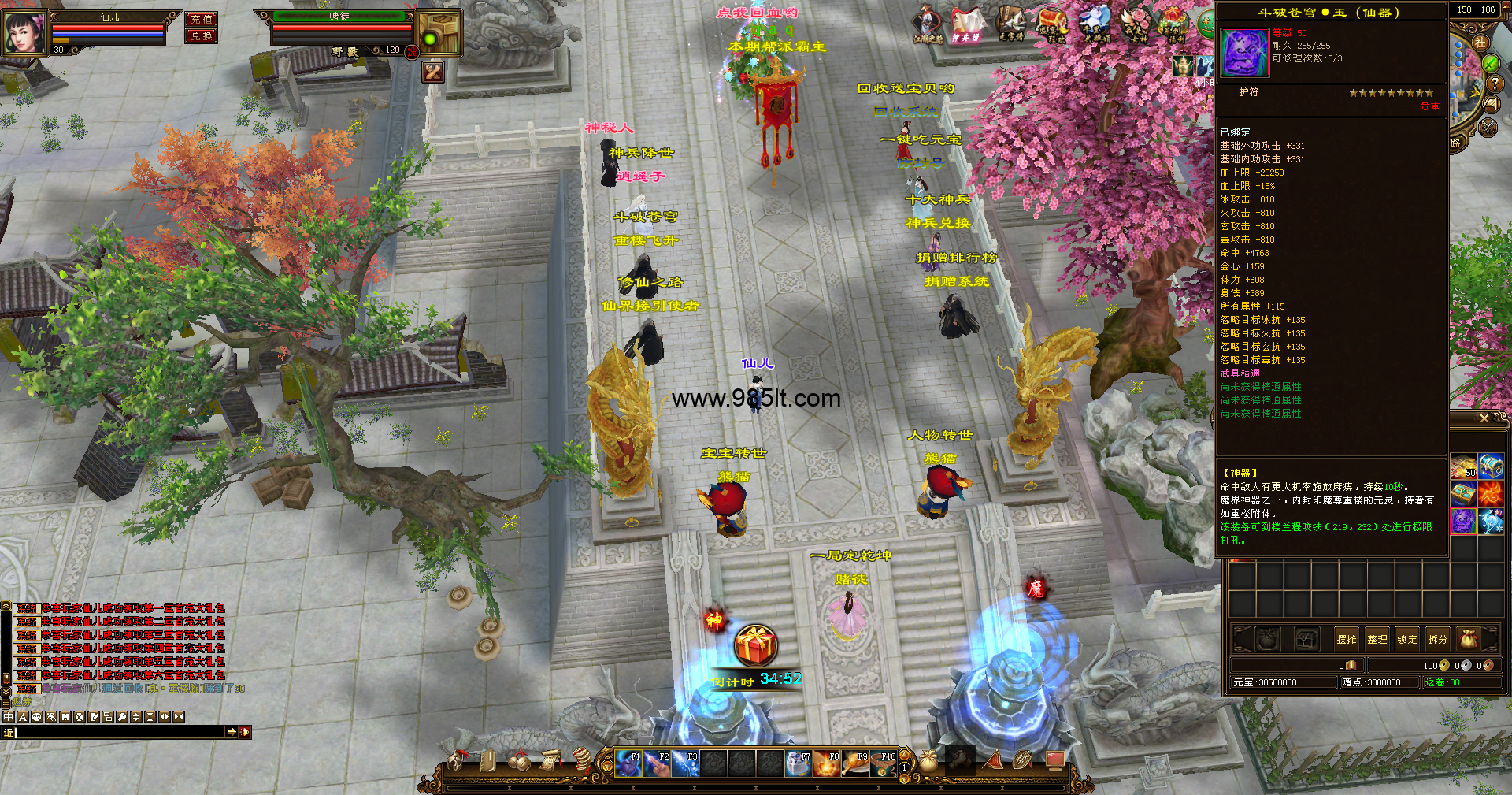This screenshot has height=795, width=1512.
Task: Activate the F1 skill slot
Action: (628, 763)
